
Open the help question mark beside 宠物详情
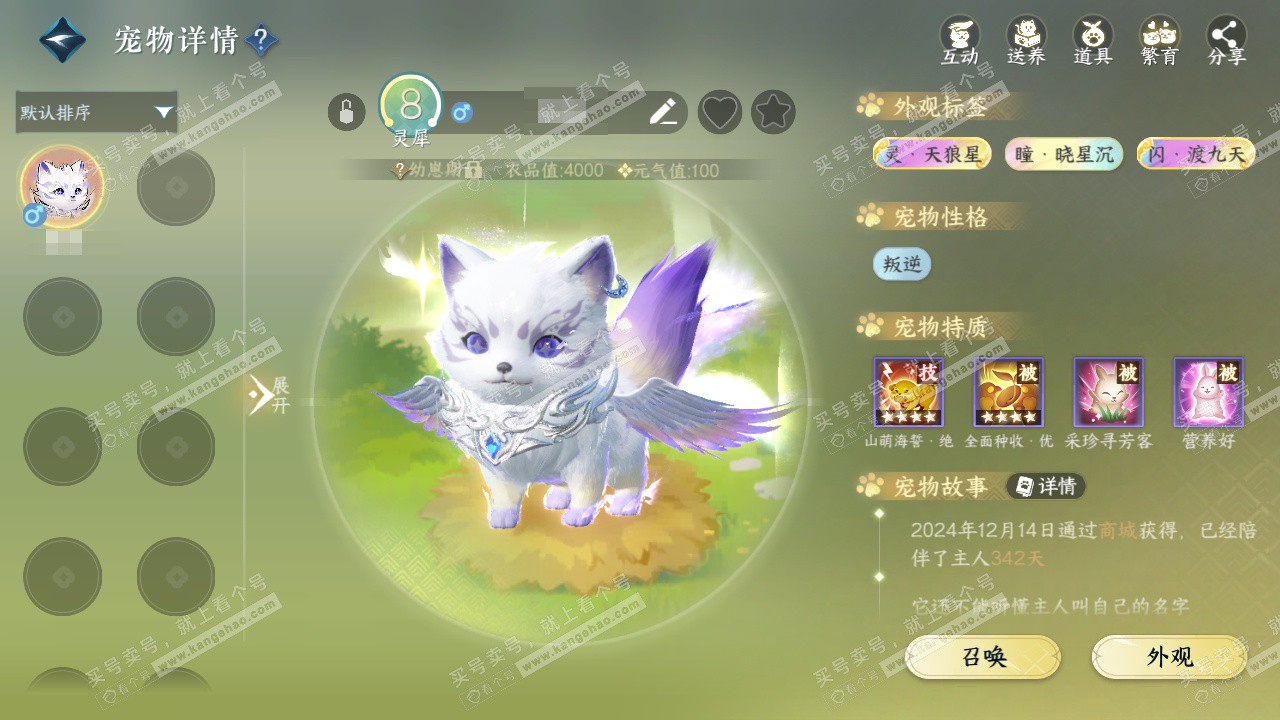[261, 41]
